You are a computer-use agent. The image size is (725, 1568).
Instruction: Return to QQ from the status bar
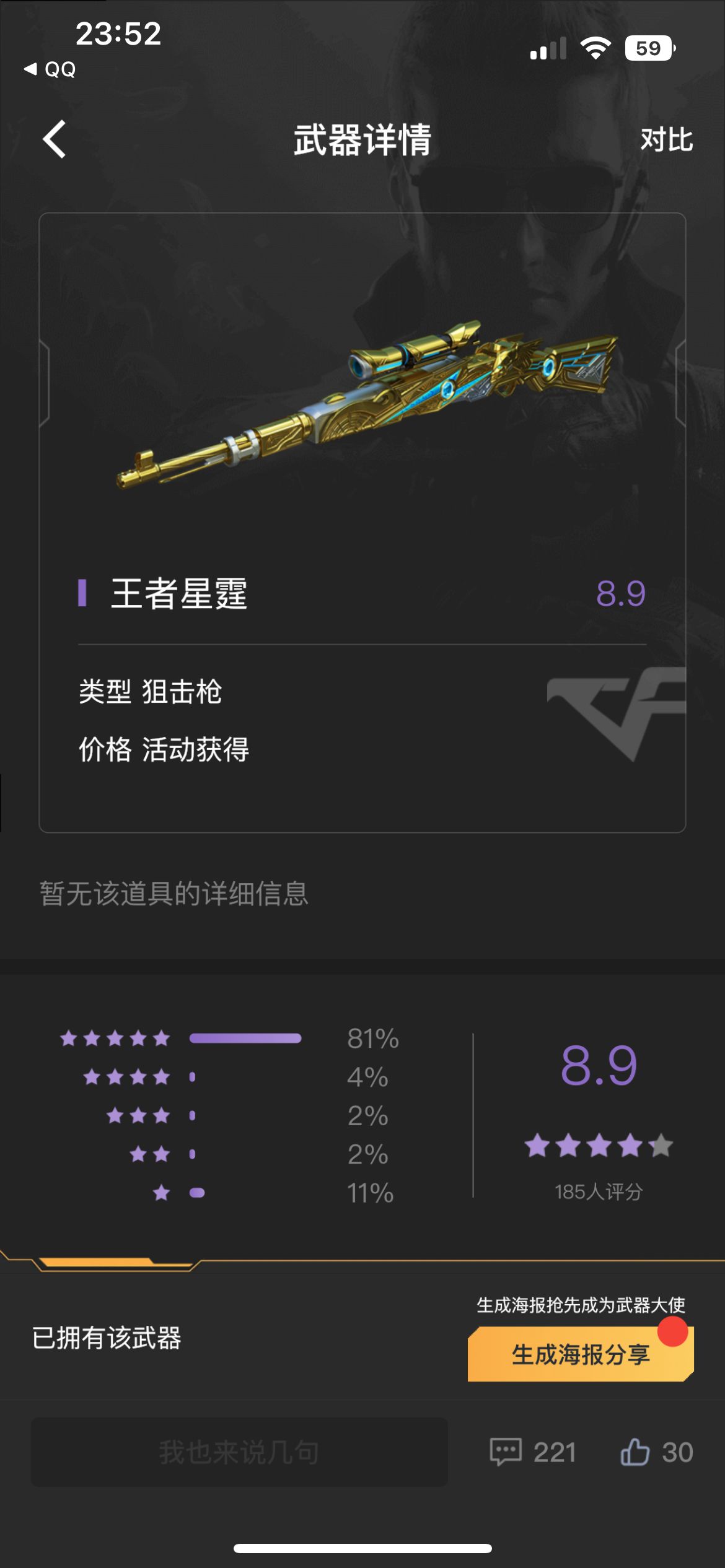click(x=51, y=69)
